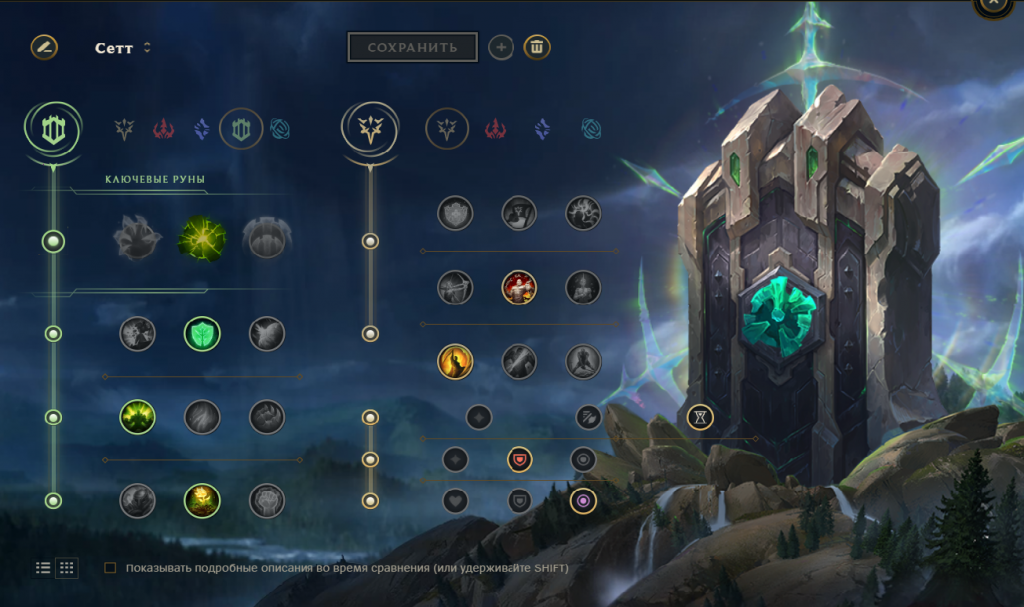1024x607 pixels.
Task: Switch to the list view layout
Action: tap(43, 568)
